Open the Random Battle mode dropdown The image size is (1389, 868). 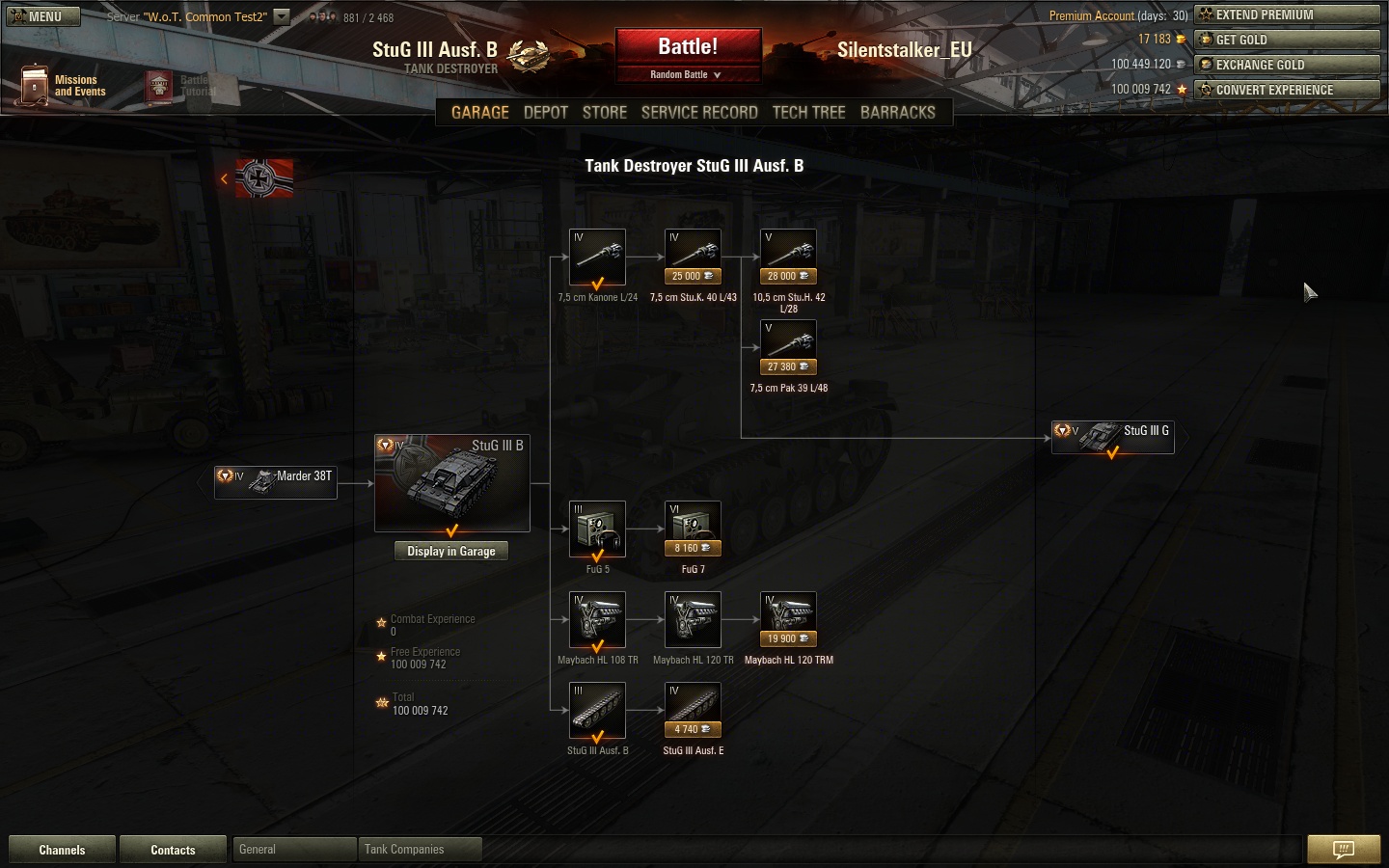tap(687, 75)
